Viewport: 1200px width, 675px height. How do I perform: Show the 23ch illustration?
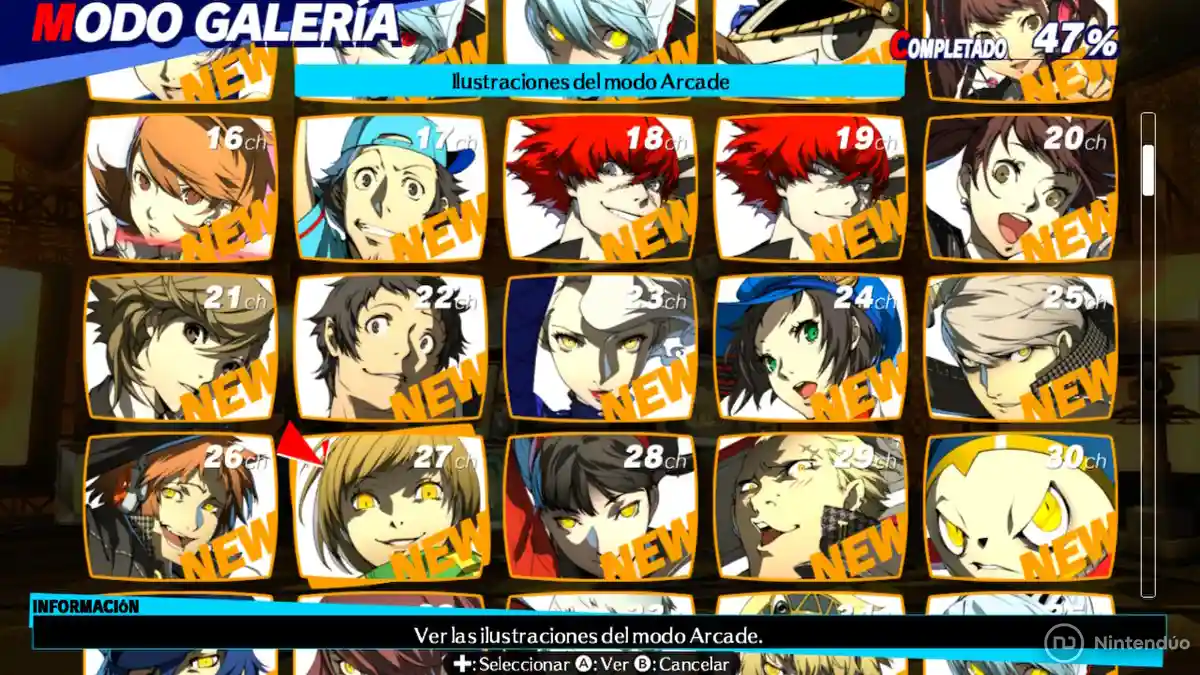click(x=600, y=347)
